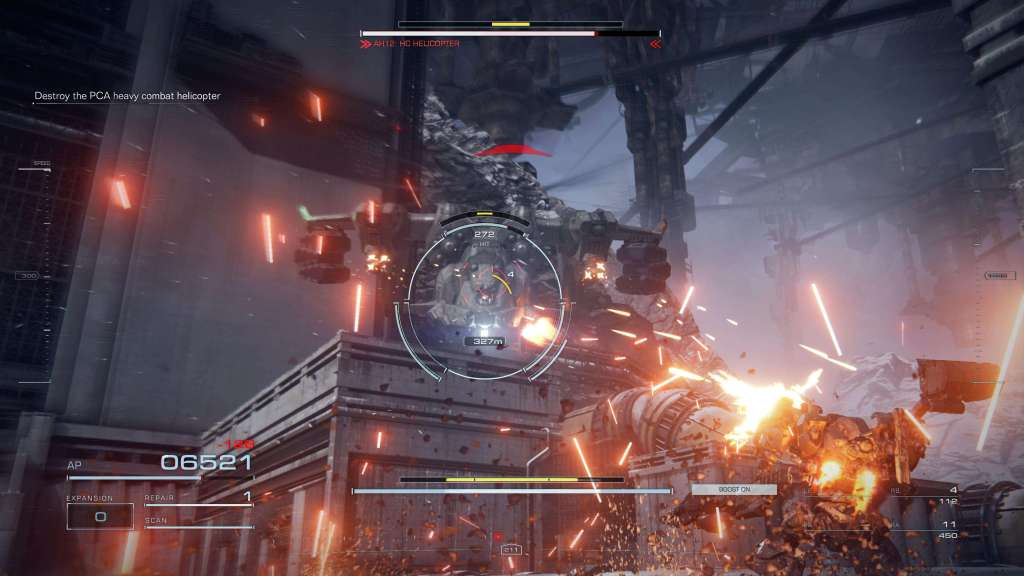
Task: Click the circular target lock-on reticle
Action: (x=484, y=297)
